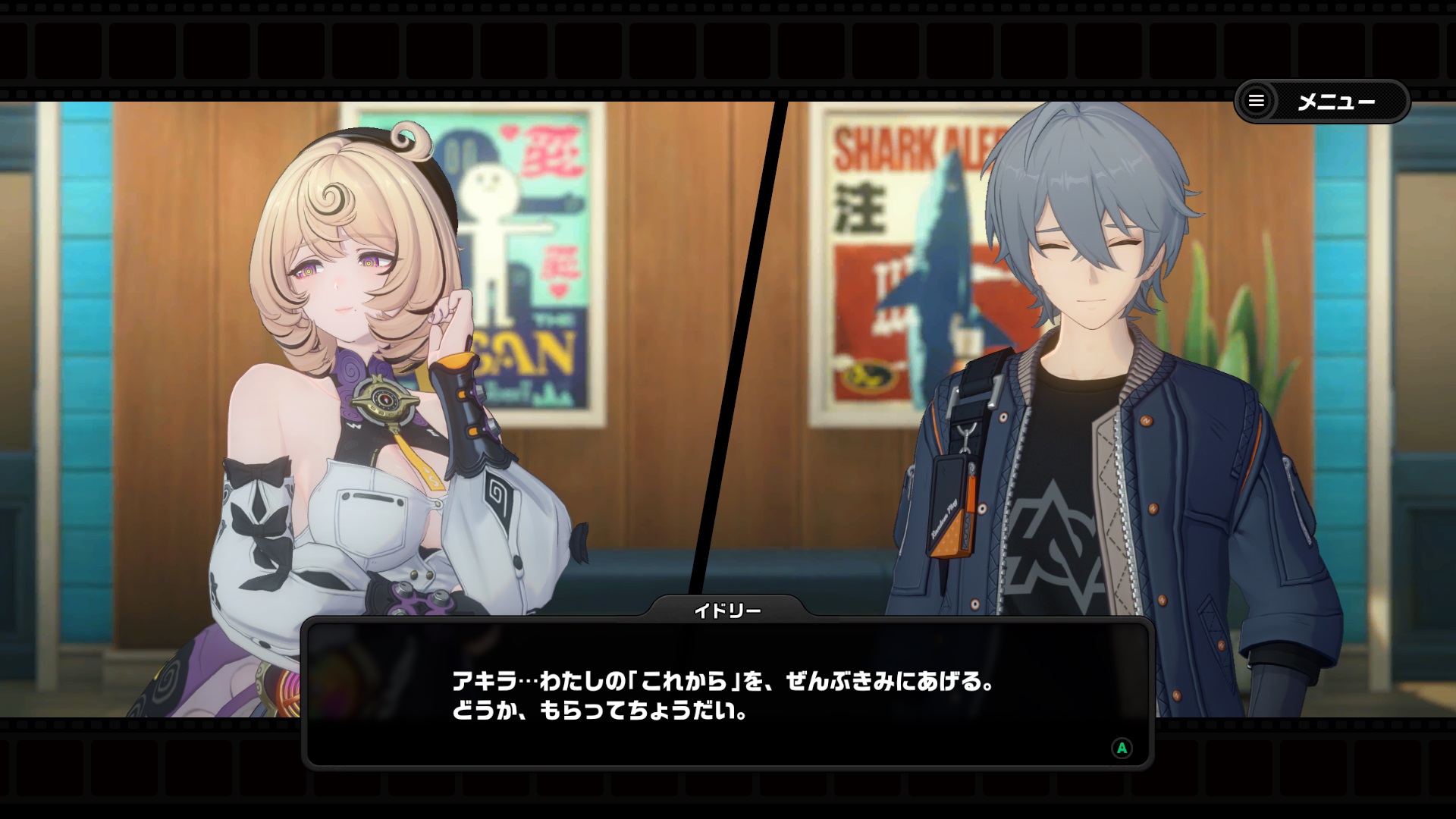The image size is (1456, 819).
Task: Open the メニュー button
Action: (x=1321, y=102)
